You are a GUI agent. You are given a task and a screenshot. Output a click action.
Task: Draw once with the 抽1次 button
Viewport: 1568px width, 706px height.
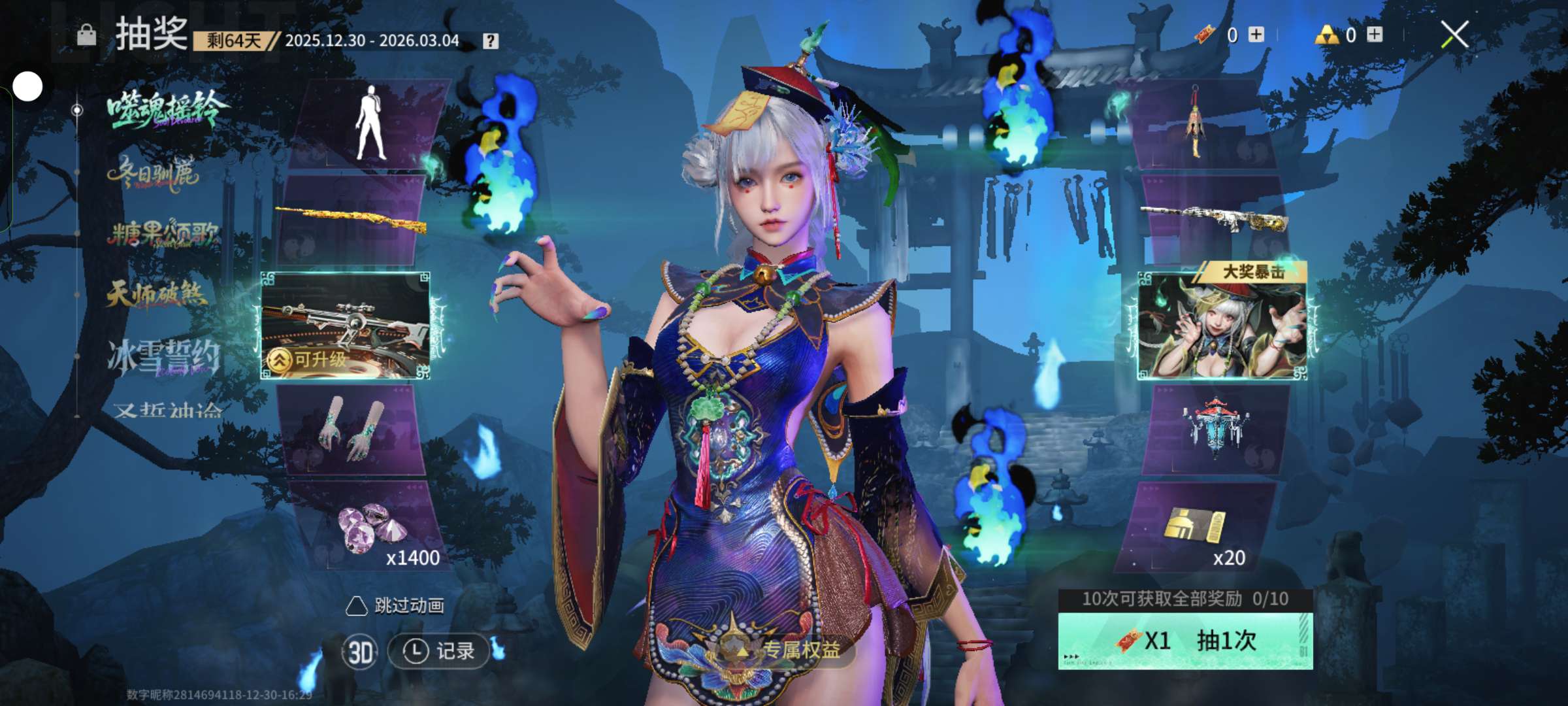(x=1185, y=641)
